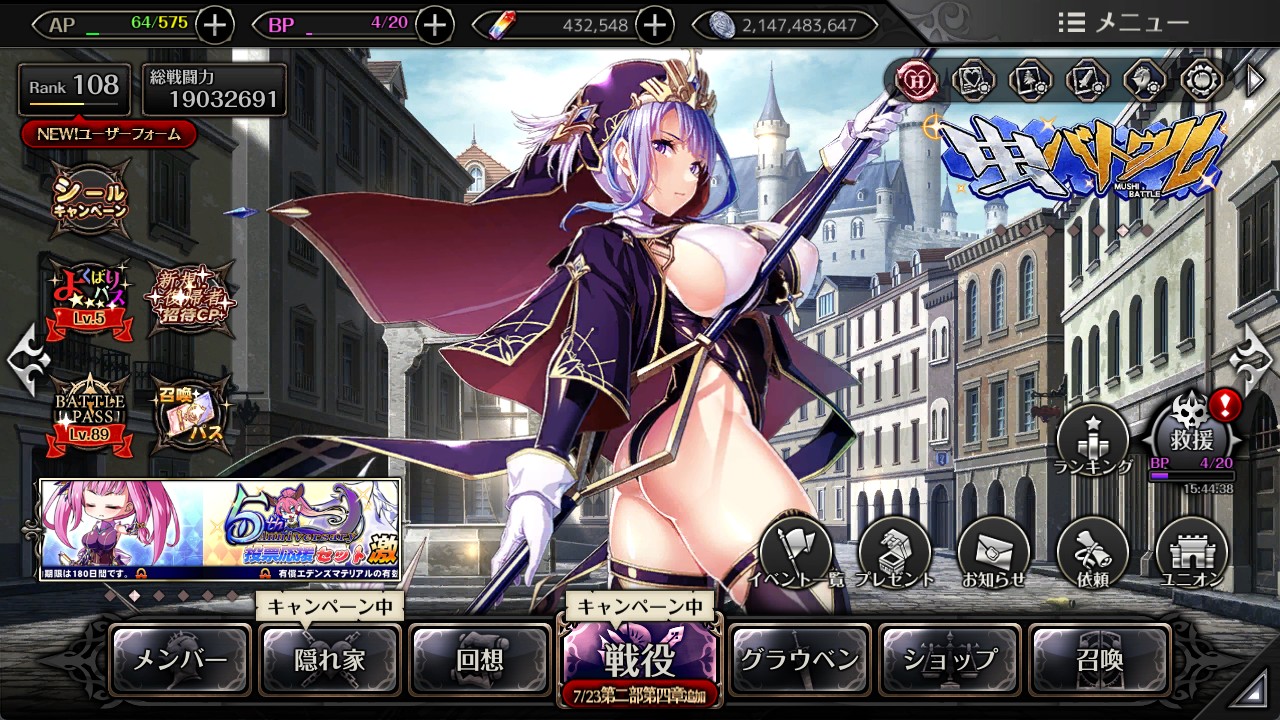The image size is (1280, 720).
Task: Go to 隠れ家 hideout
Action: pos(330,659)
